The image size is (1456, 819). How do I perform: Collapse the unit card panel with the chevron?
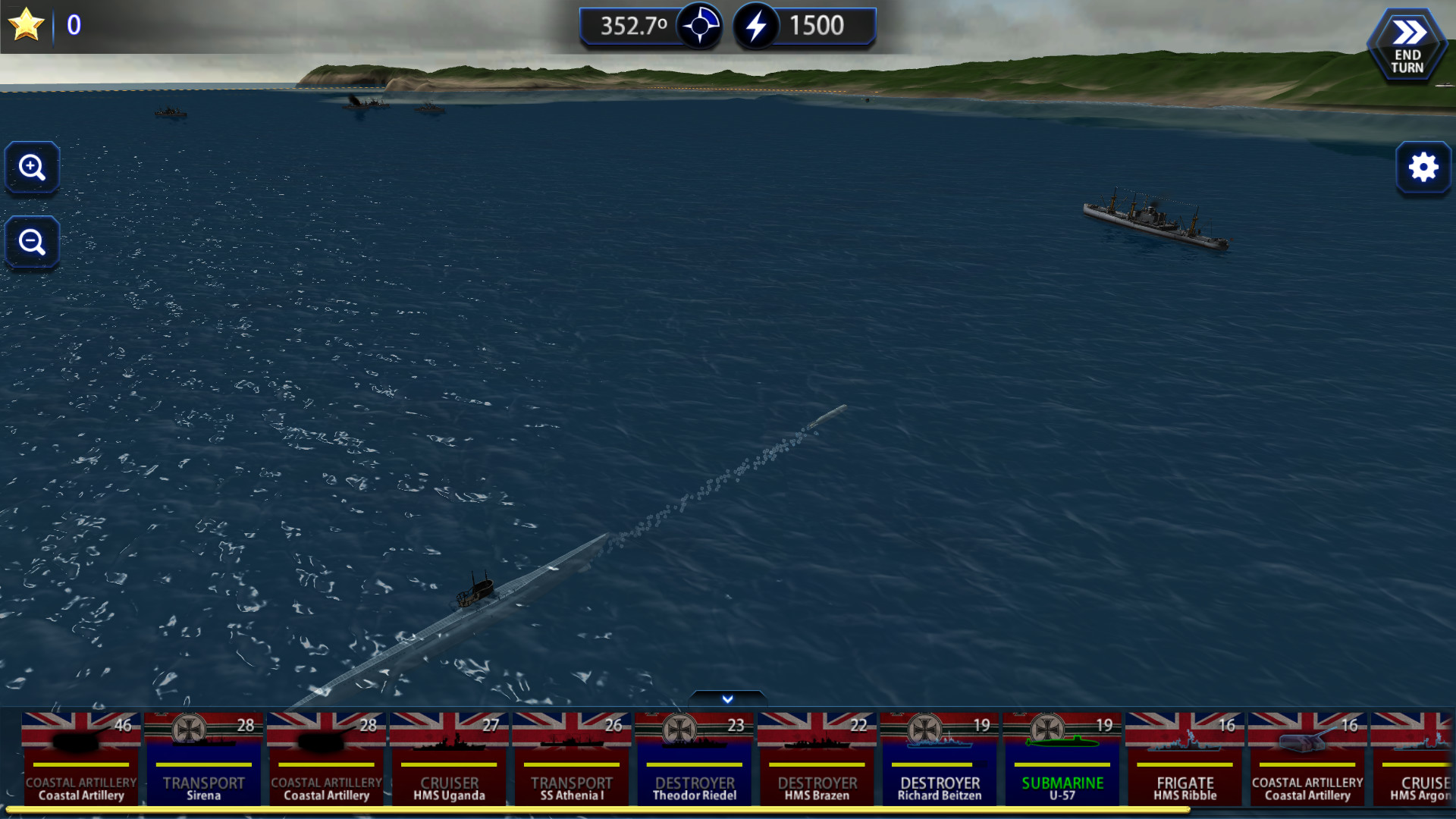[x=726, y=699]
